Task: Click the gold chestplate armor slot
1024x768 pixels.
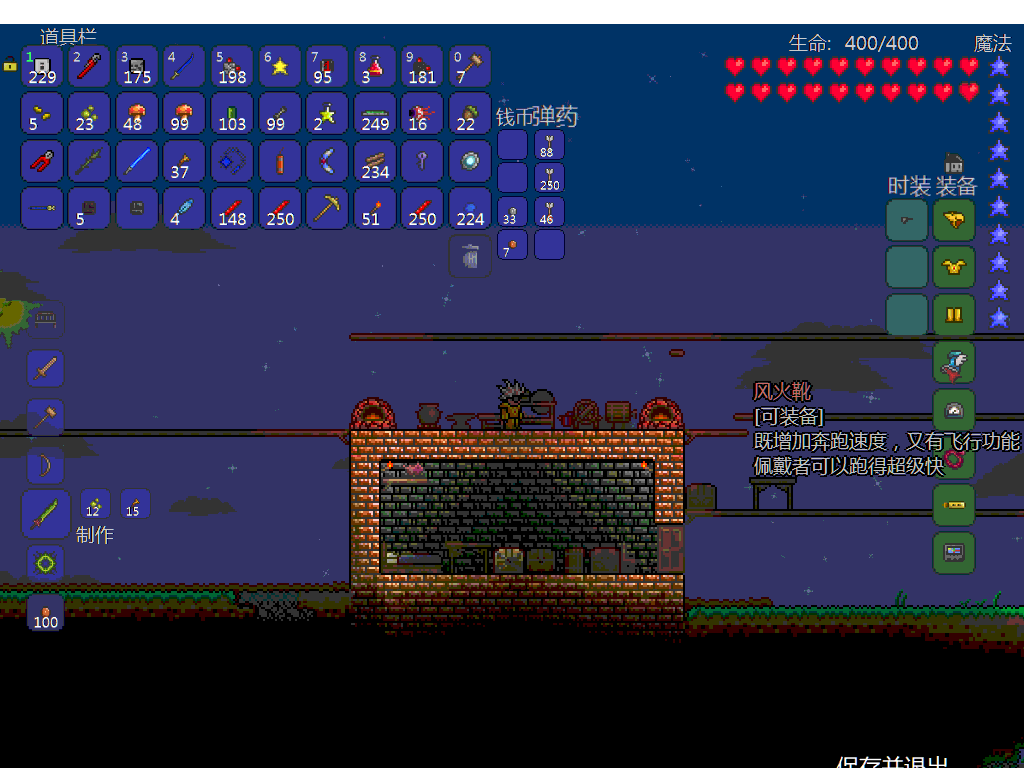Action: (954, 267)
